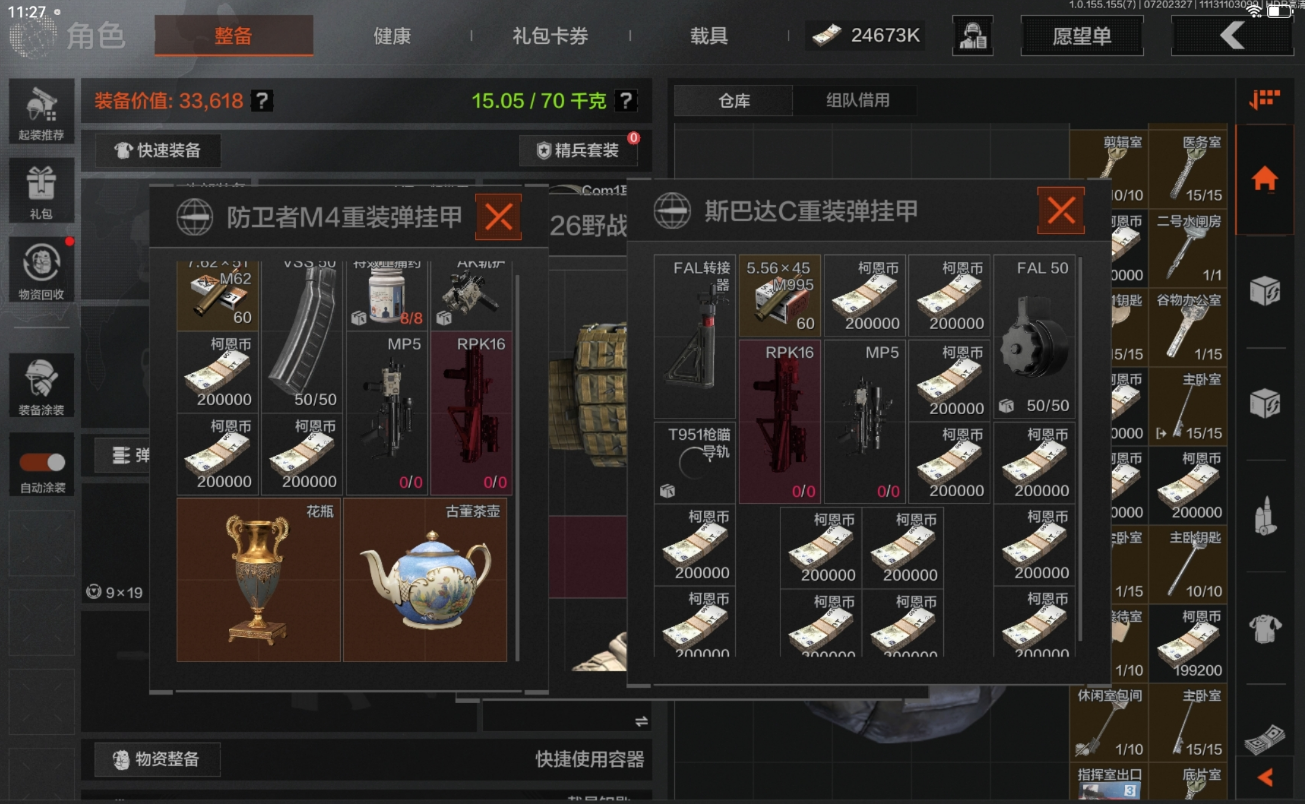Open the 装备涂装 equipment paint icon
The width and height of the screenshot is (1305, 804).
coord(40,385)
